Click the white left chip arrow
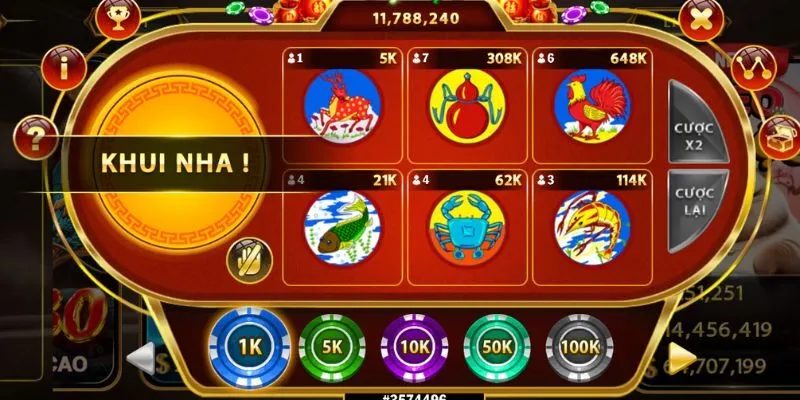Image resolution: width=800 pixels, height=400 pixels. point(141,357)
